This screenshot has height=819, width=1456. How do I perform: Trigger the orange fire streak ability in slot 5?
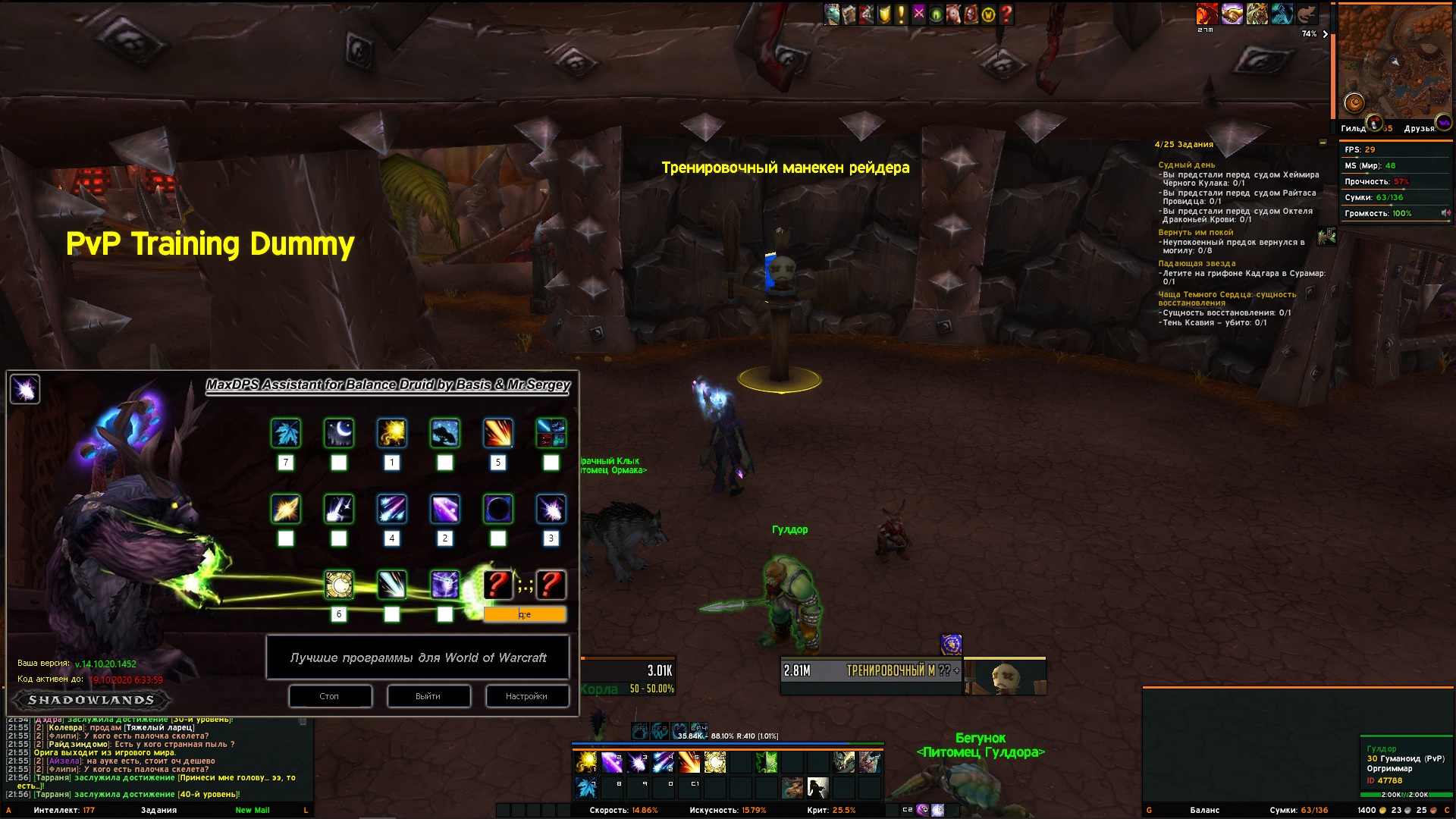pyautogui.click(x=689, y=762)
